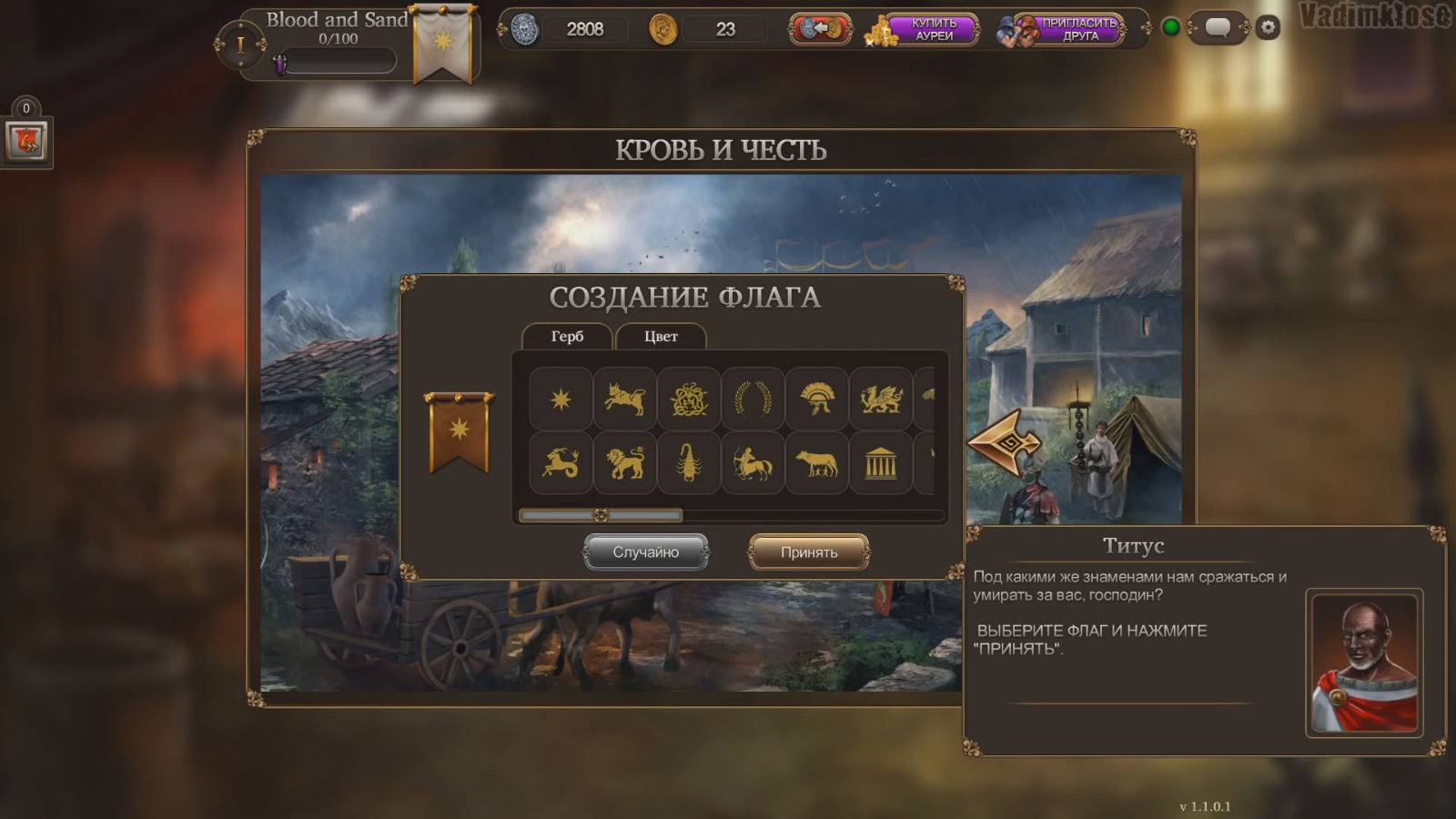This screenshot has width=1456, height=819.
Task: Pick the scorpion emblem
Action: pyautogui.click(x=689, y=463)
